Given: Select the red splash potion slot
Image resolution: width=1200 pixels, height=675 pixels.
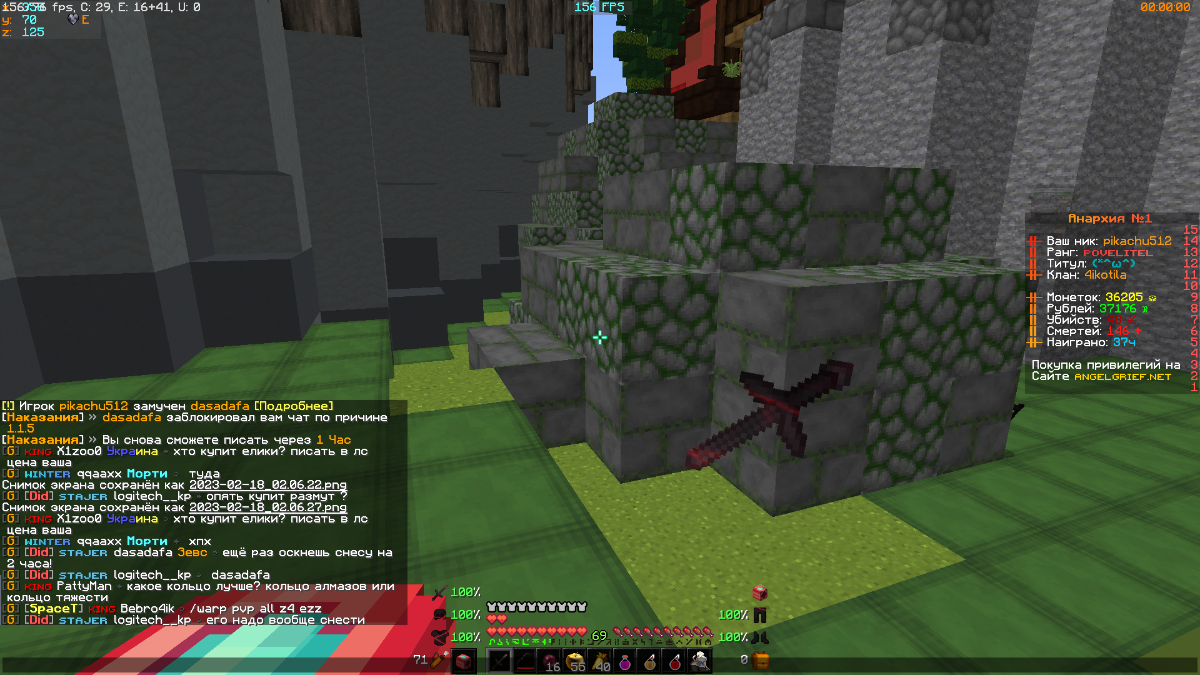Looking at the screenshot, I should 675,661.
